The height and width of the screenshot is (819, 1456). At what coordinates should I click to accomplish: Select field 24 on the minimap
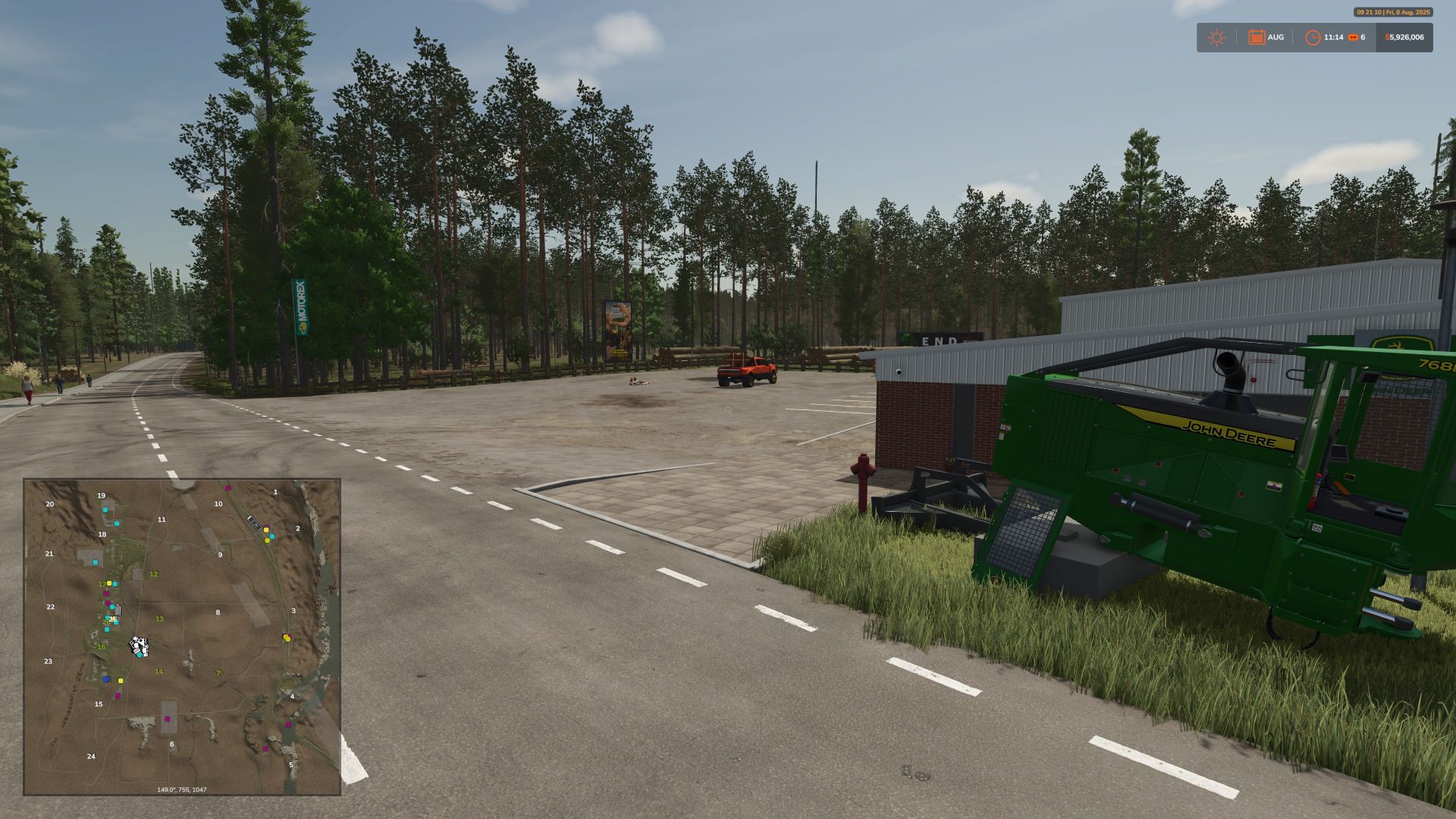tap(91, 756)
